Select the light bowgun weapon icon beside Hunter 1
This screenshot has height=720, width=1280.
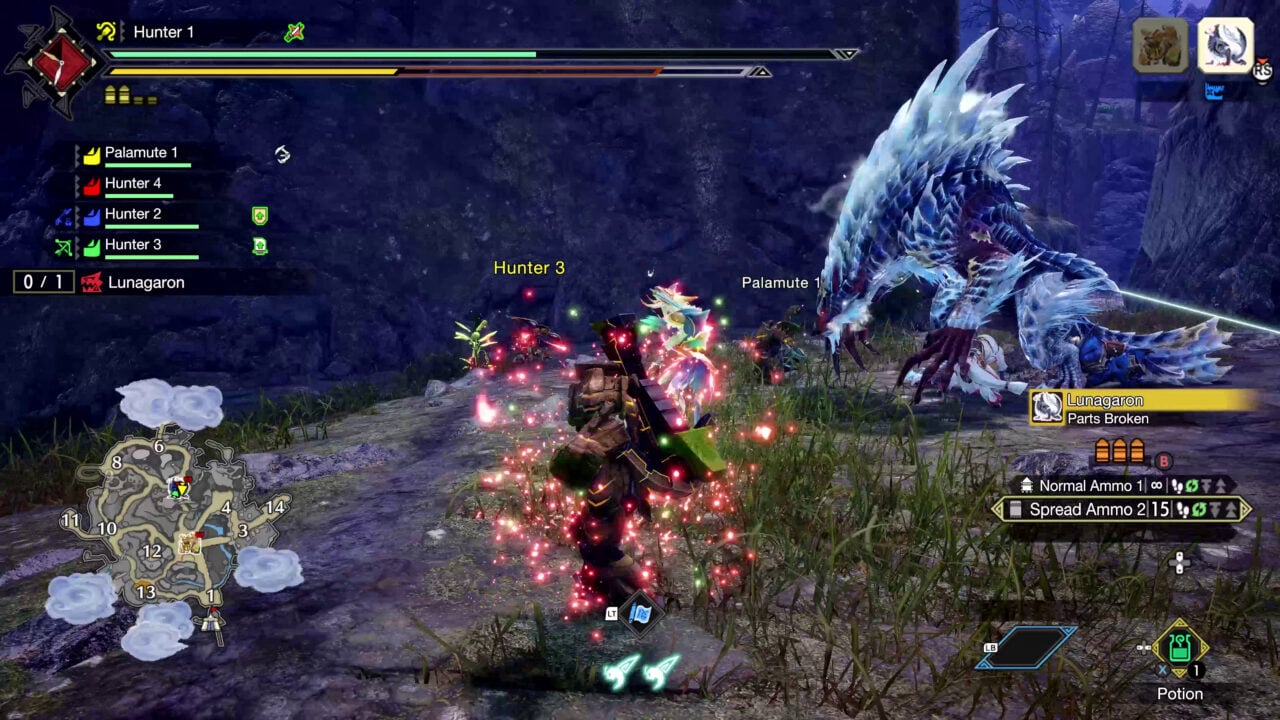[108, 31]
